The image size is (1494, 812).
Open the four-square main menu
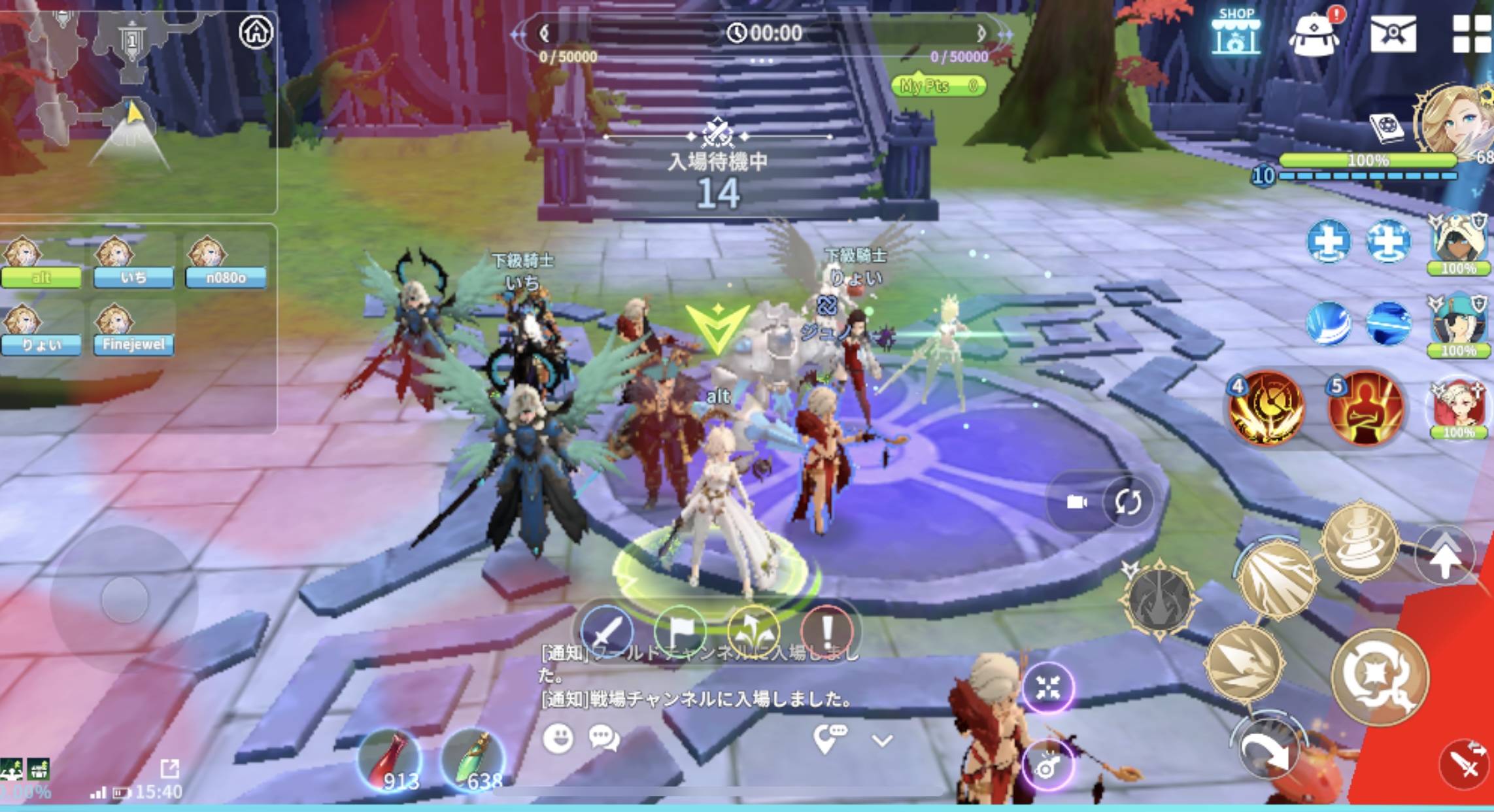(x=1471, y=33)
